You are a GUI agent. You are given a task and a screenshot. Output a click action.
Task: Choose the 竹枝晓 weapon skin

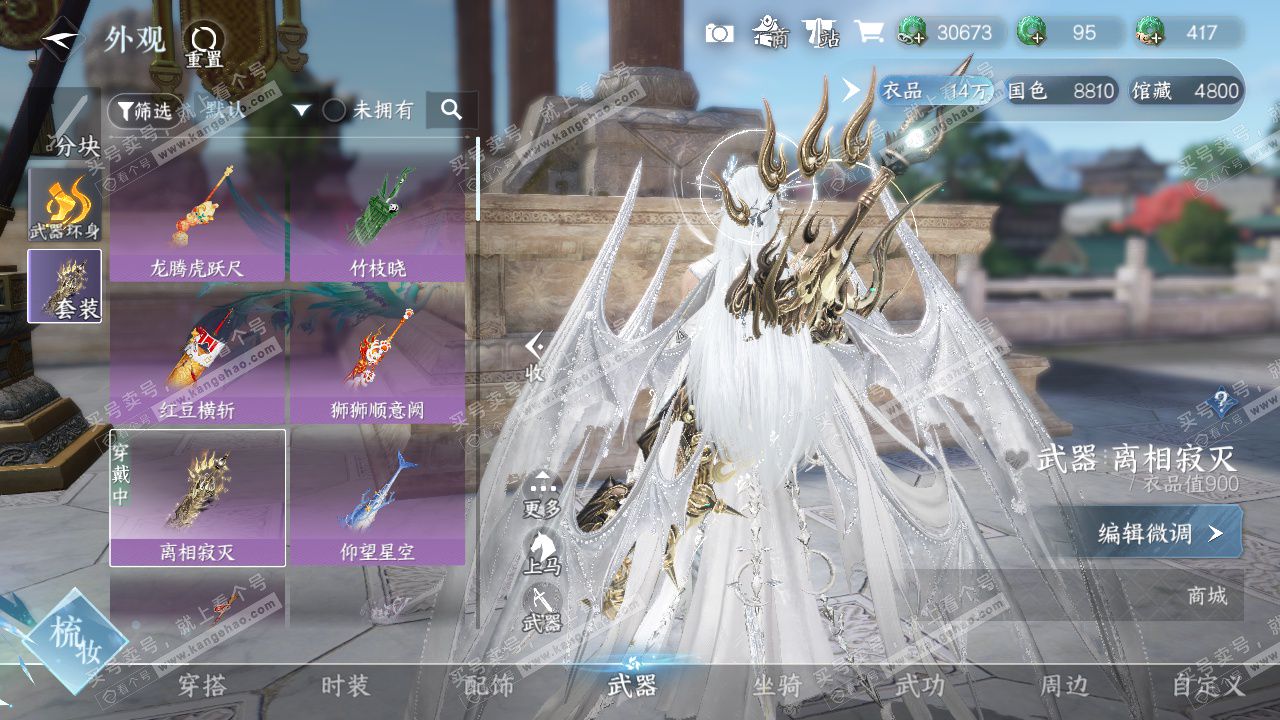pos(378,224)
